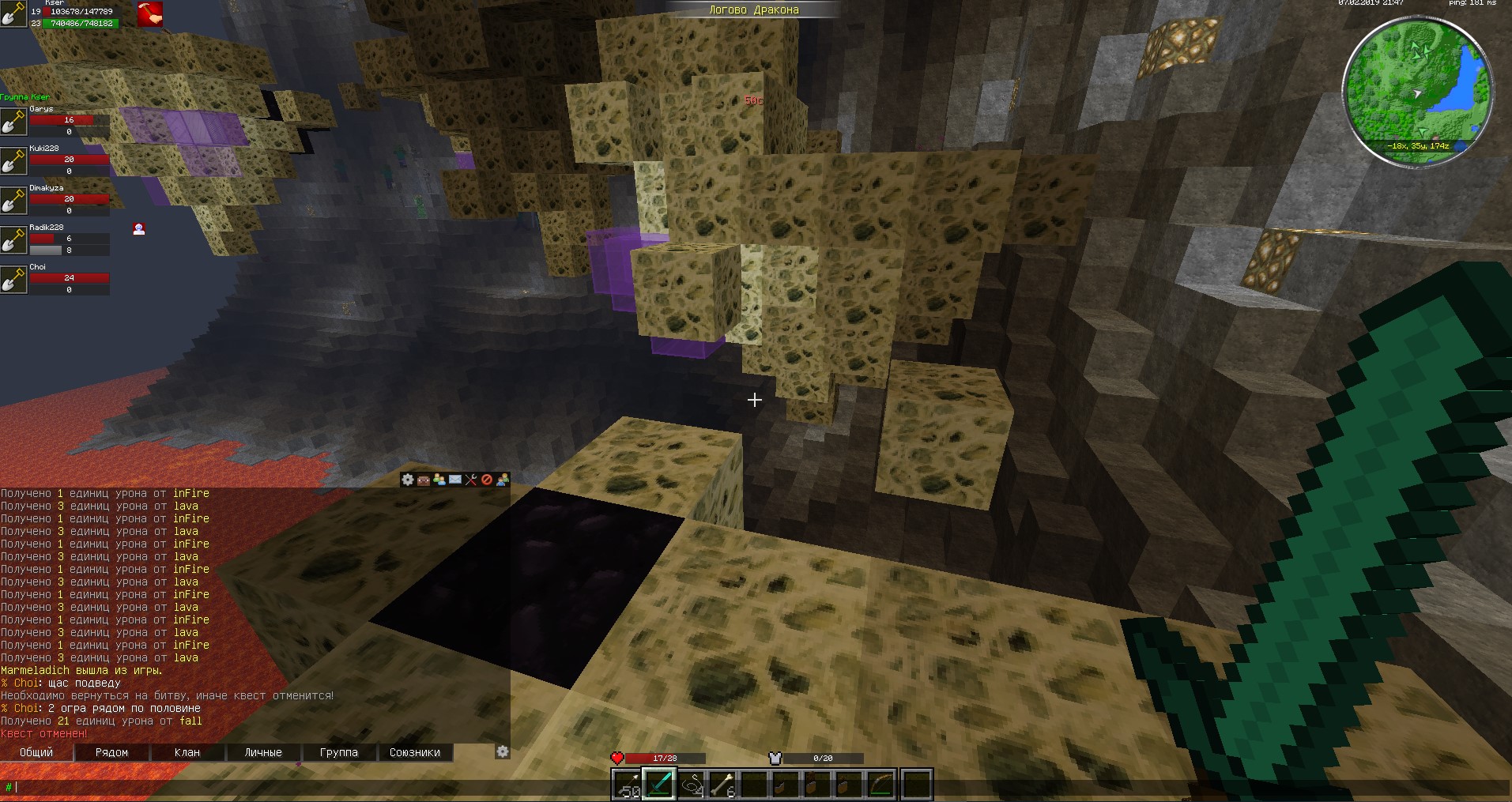Click party member Choi's portrait
1512x802 pixels.
click(13, 279)
